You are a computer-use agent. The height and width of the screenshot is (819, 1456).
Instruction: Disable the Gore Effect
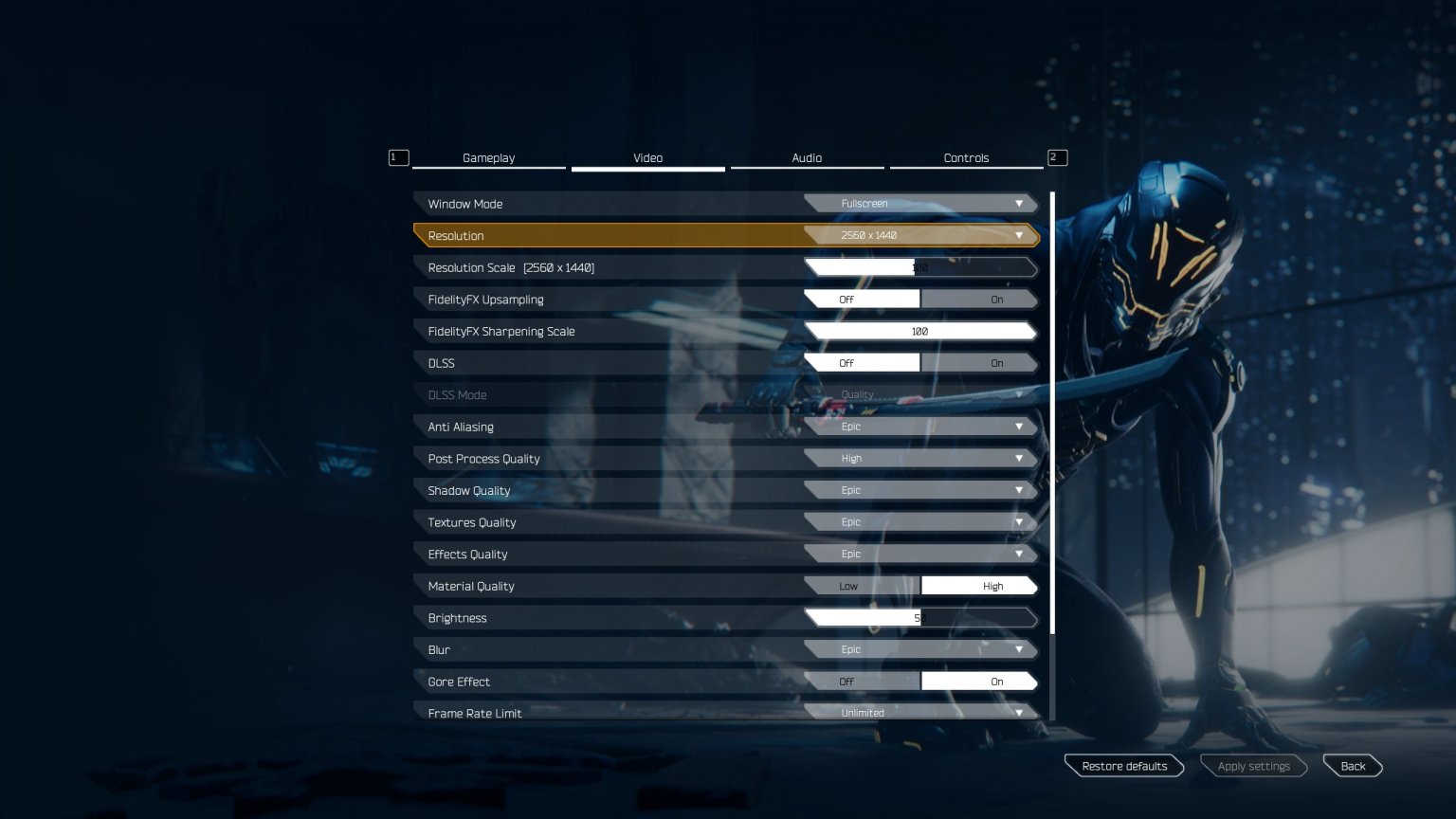coord(846,681)
